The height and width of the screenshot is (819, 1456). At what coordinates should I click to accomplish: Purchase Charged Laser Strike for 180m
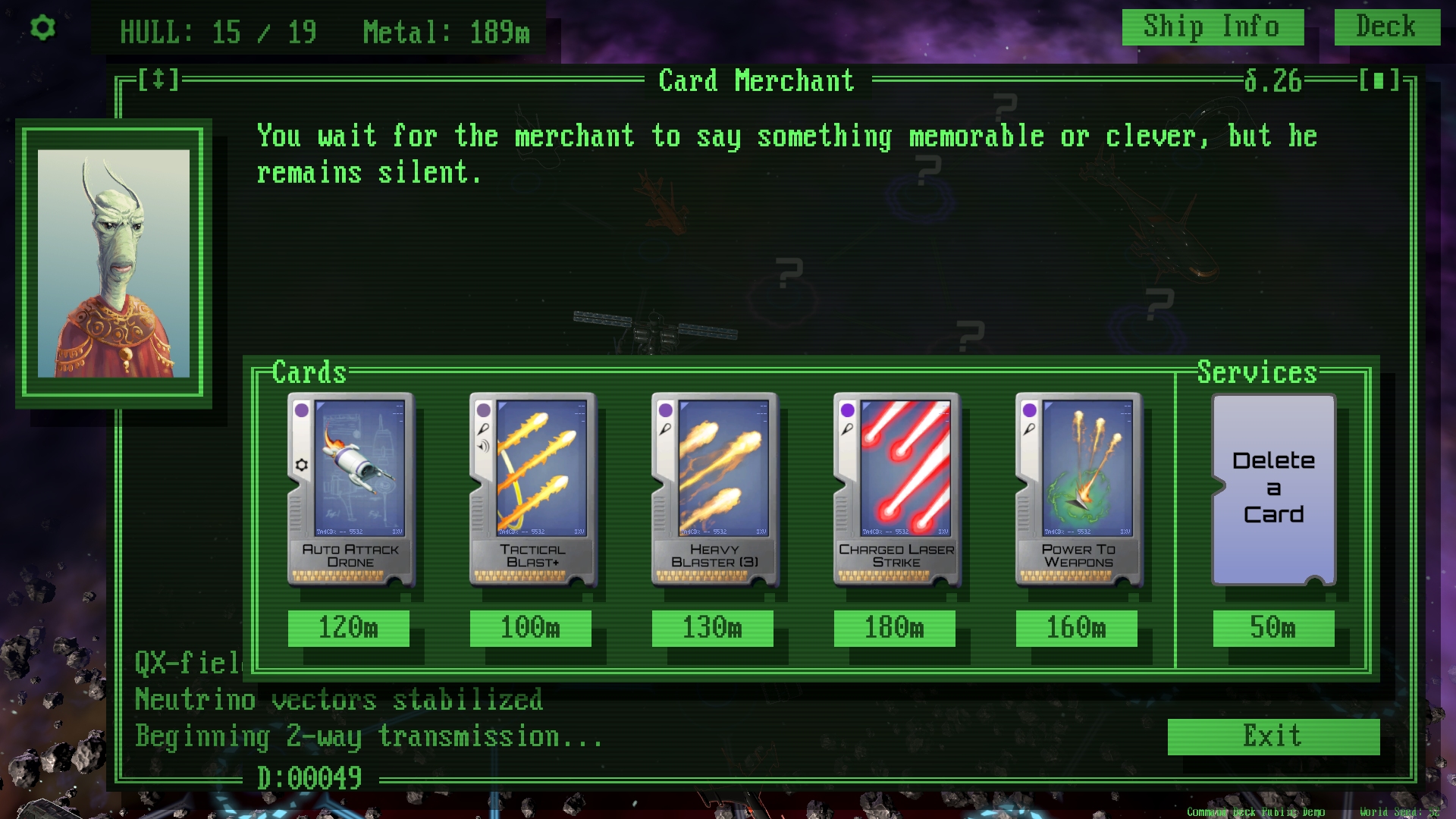pos(895,628)
